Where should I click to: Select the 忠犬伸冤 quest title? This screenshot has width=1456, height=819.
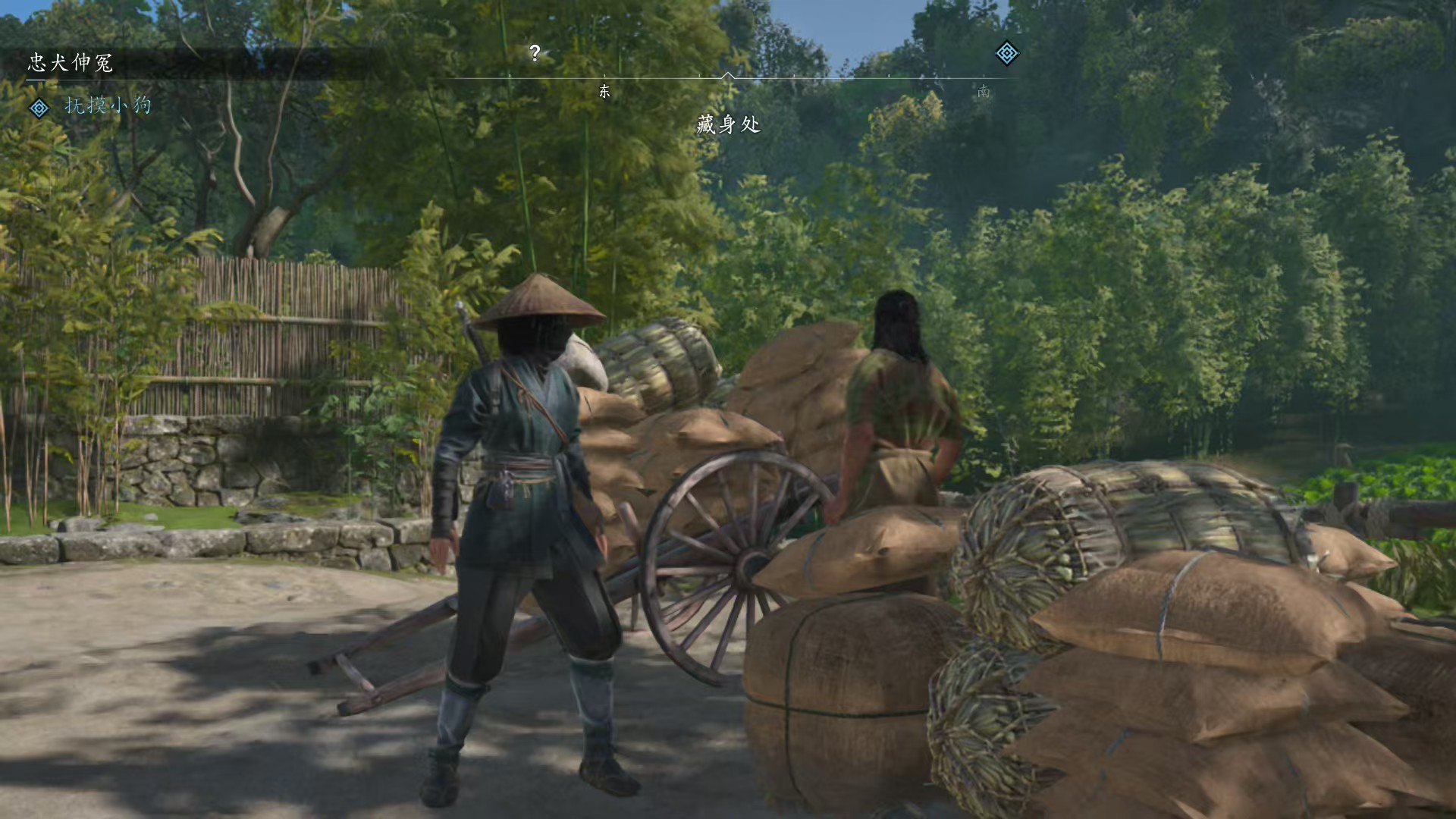71,63
